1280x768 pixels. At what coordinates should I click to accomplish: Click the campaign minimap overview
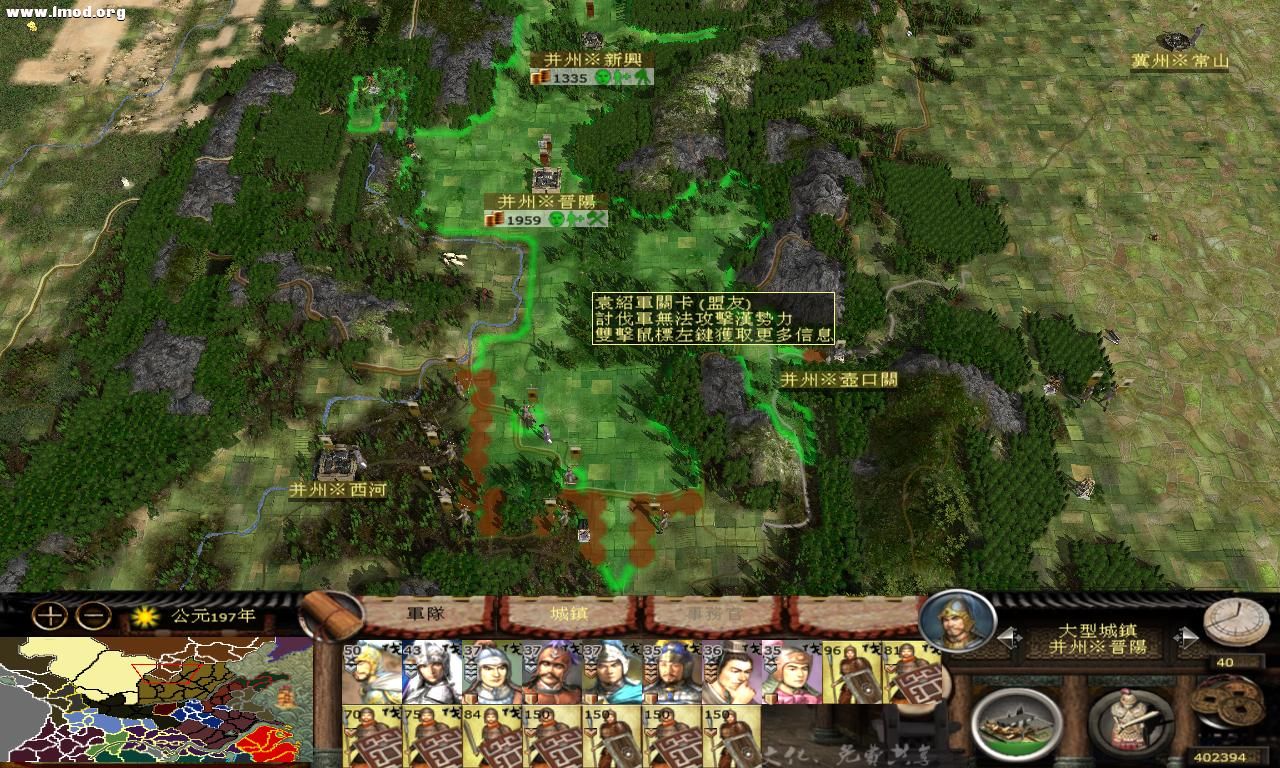(150, 700)
